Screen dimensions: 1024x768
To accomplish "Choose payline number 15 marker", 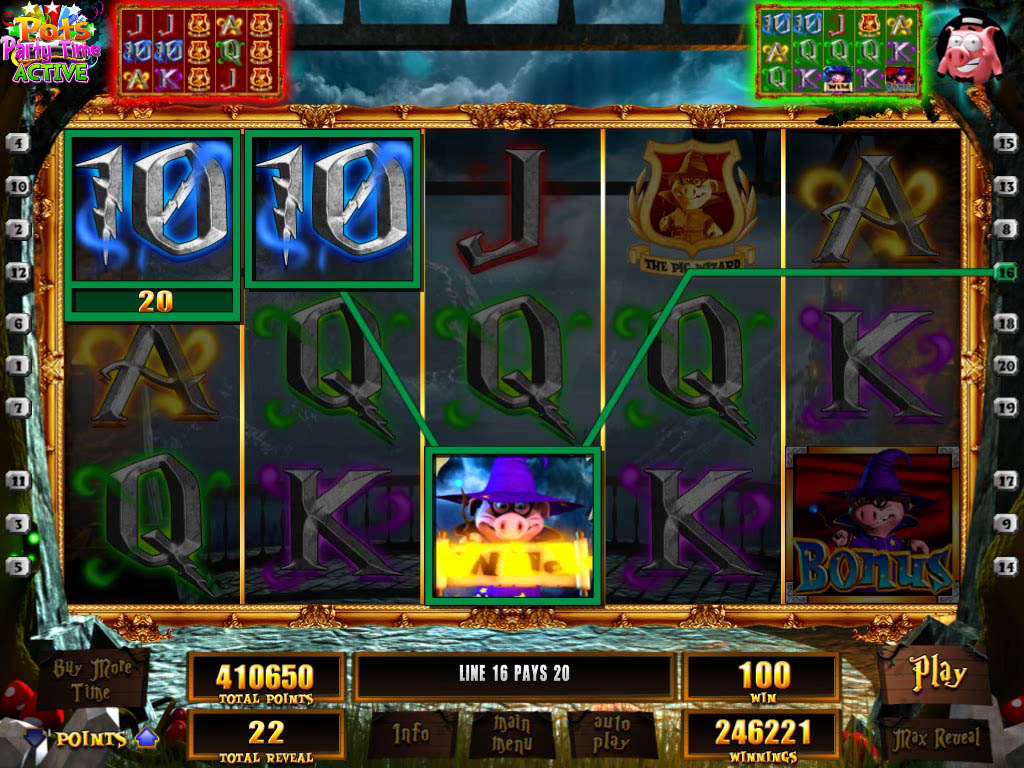I will [1006, 143].
